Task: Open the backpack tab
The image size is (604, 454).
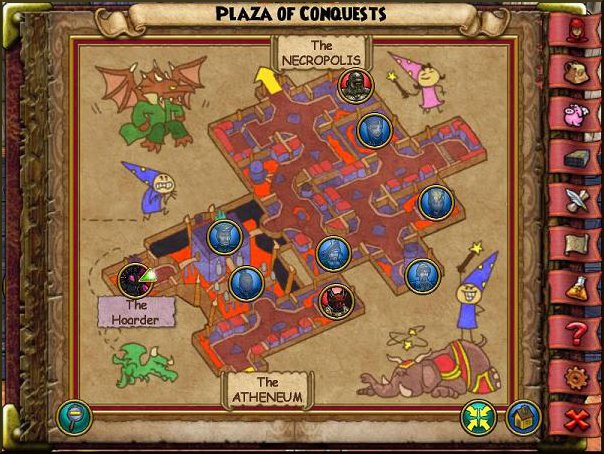Action: pyautogui.click(x=575, y=69)
